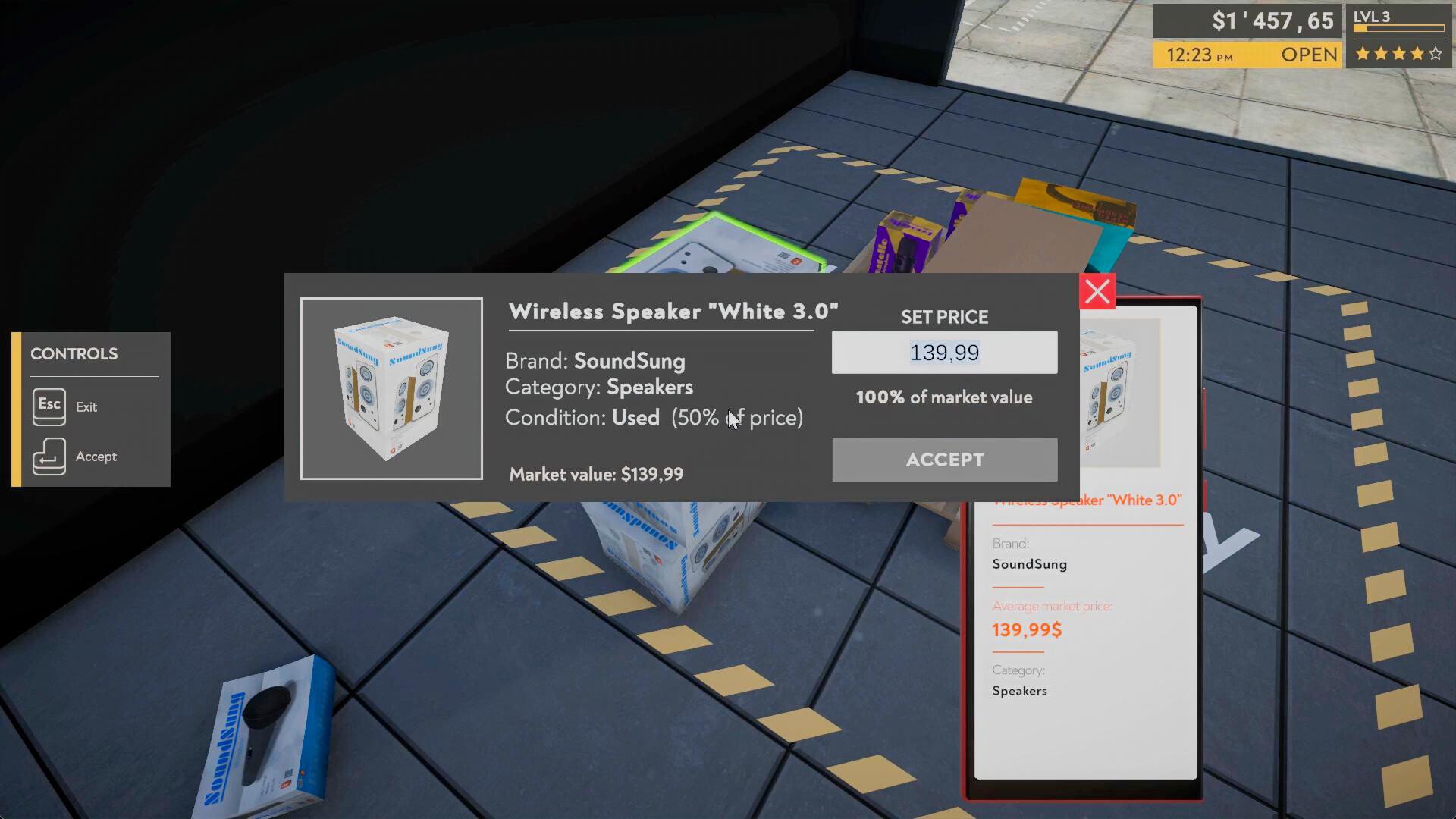Click the 12:23 PM clock display

click(1200, 55)
